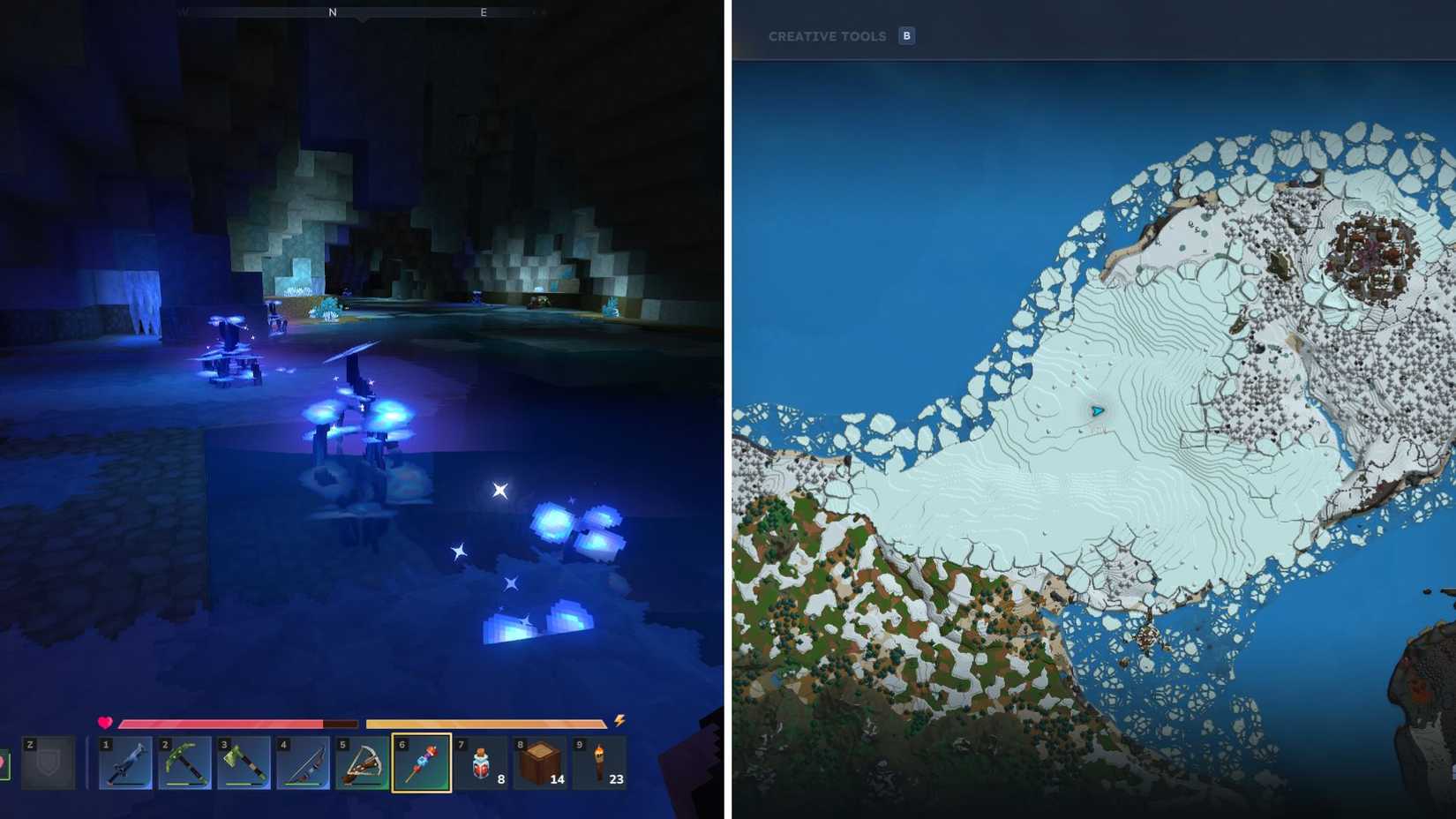1456x819 pixels.
Task: Select the green pickaxe in hotbar slot 2
Action: pos(184,761)
